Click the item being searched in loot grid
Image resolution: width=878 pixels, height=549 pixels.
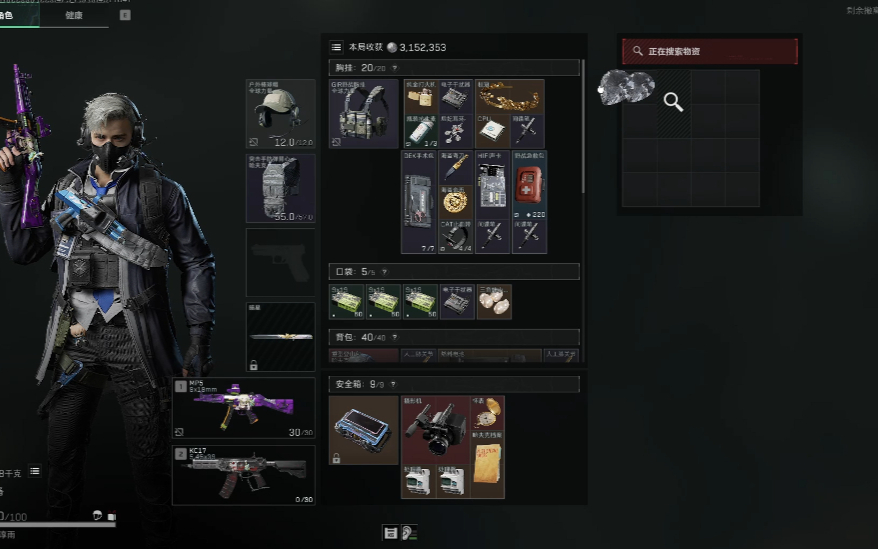627,88
